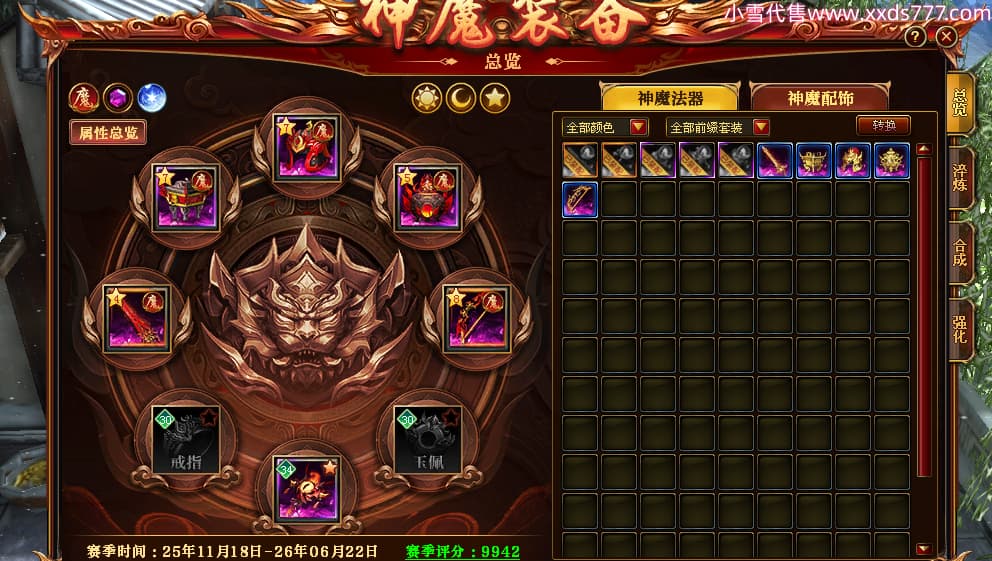Switch to the 神魔配饰 tab
This screenshot has height=561, width=992.
(820, 98)
